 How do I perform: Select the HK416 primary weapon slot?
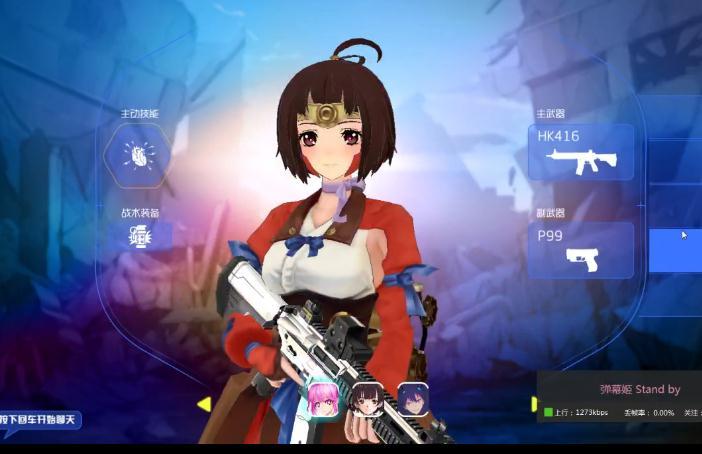[x=580, y=152]
